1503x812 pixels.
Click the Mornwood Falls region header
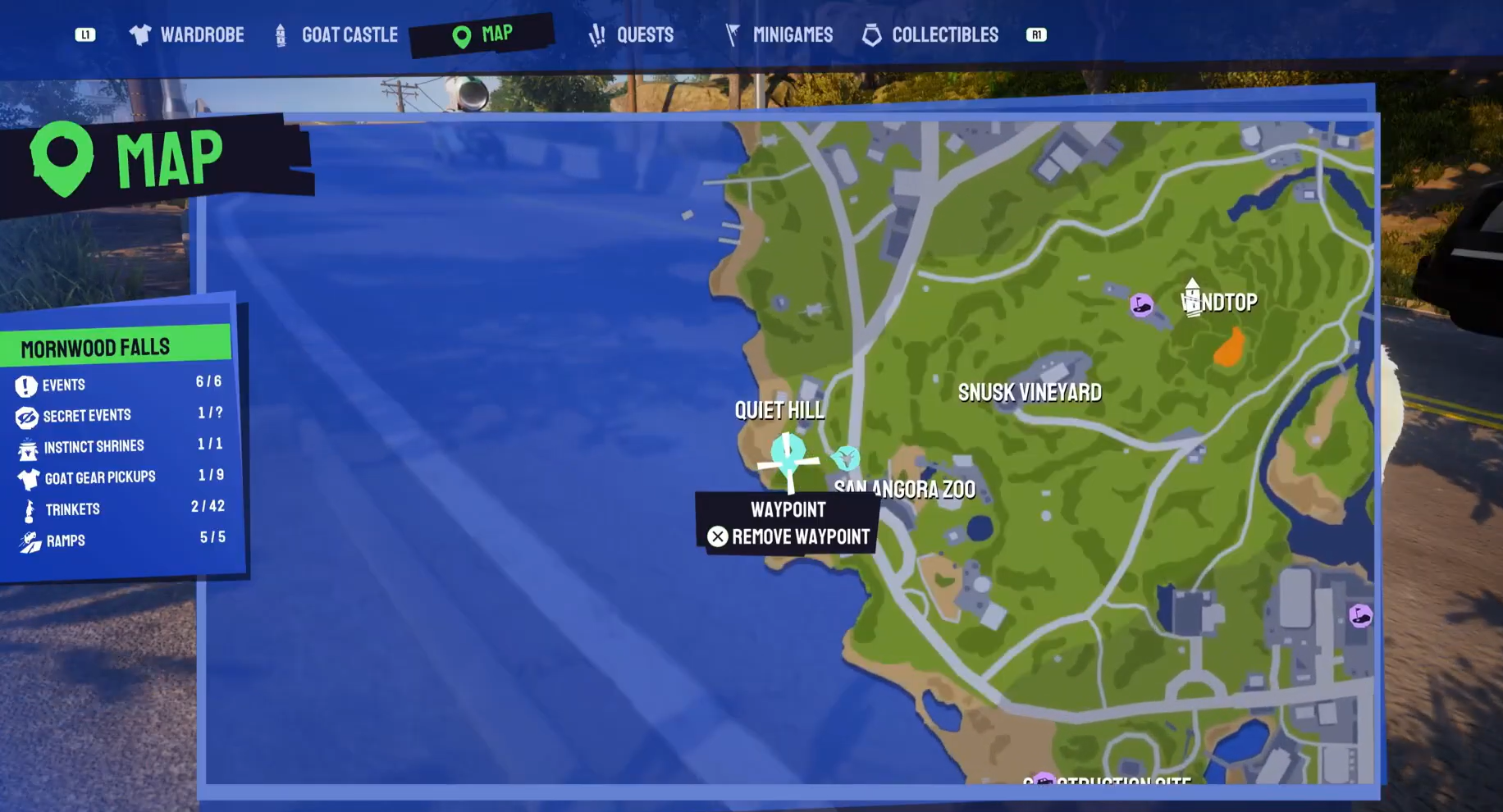pos(96,346)
